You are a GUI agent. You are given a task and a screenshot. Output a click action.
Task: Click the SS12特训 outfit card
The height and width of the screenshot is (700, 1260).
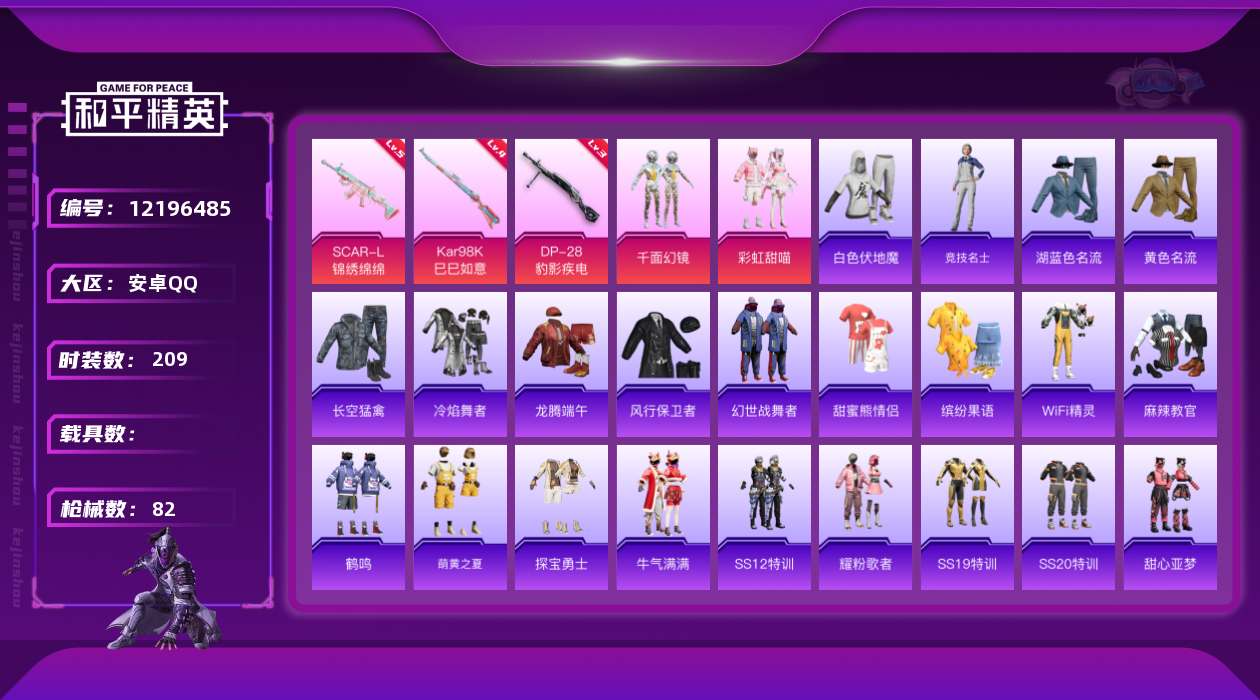point(764,517)
